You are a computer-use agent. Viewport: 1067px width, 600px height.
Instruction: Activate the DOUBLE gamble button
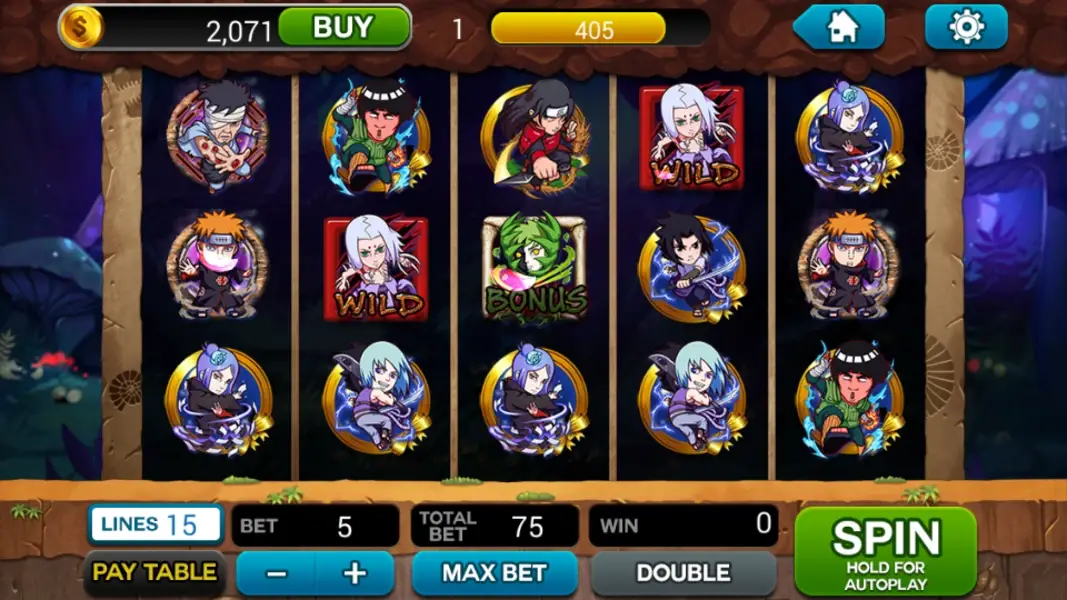tap(683, 574)
